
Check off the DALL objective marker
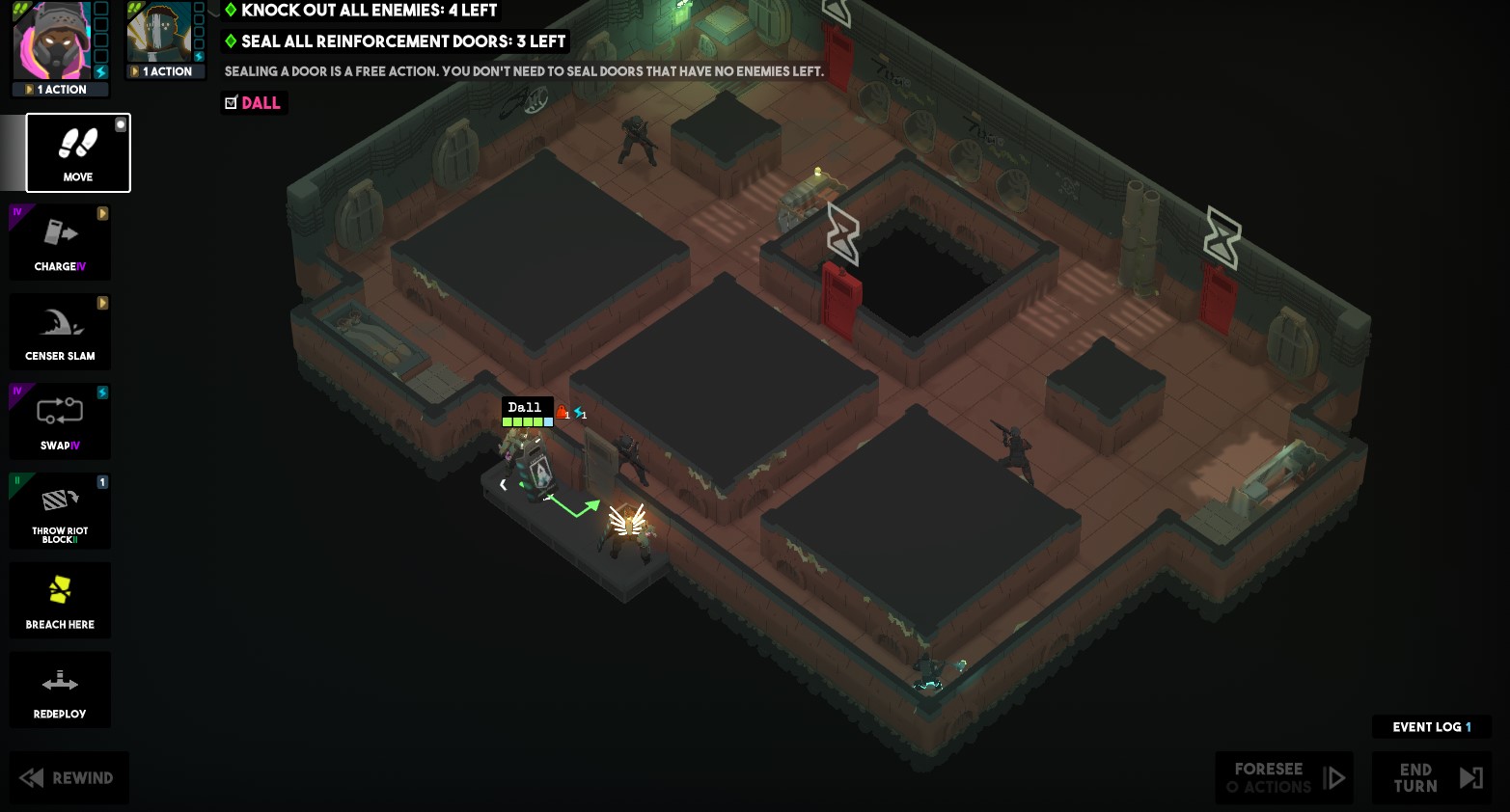230,102
